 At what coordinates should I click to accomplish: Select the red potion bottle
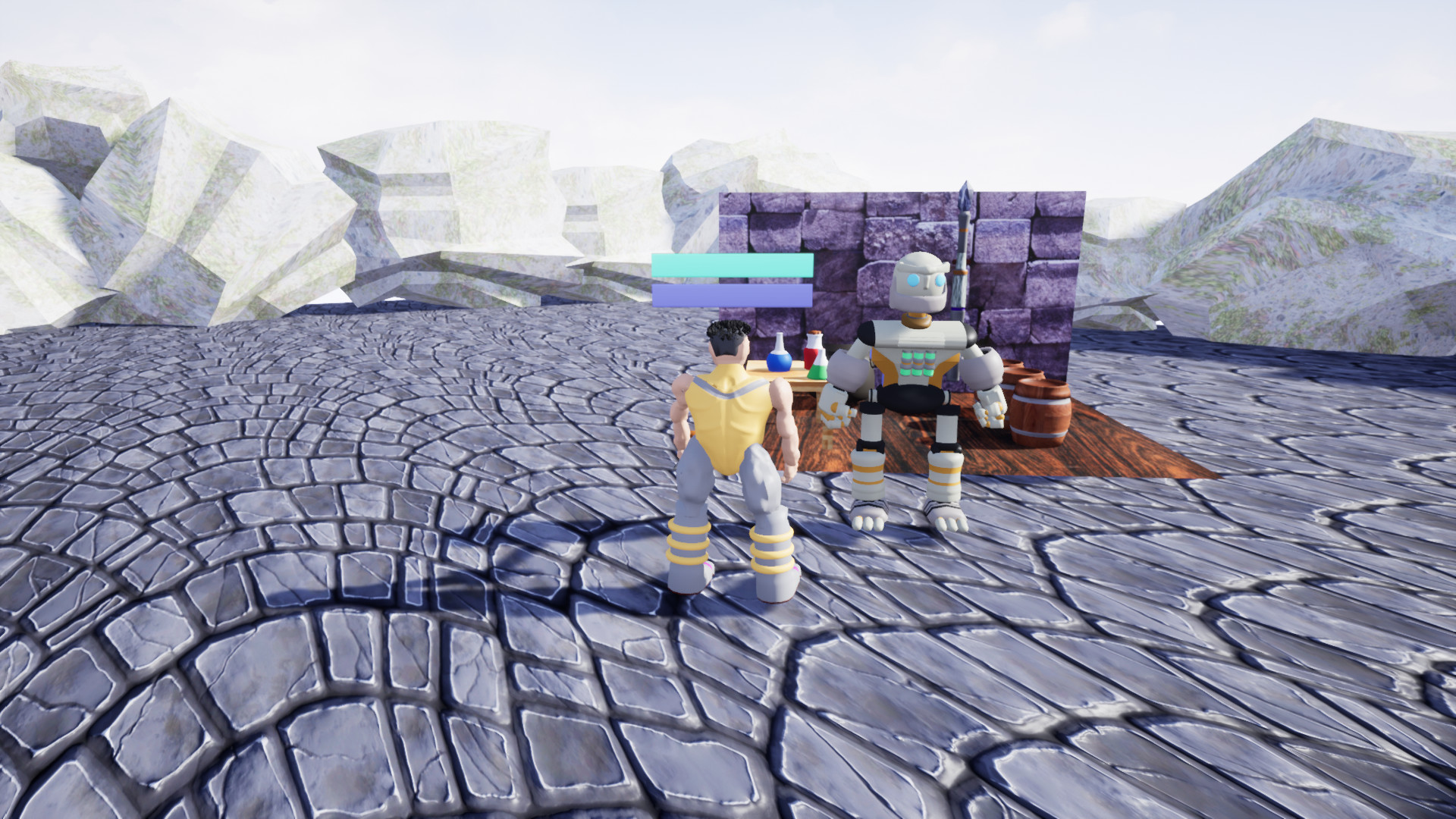click(x=811, y=356)
